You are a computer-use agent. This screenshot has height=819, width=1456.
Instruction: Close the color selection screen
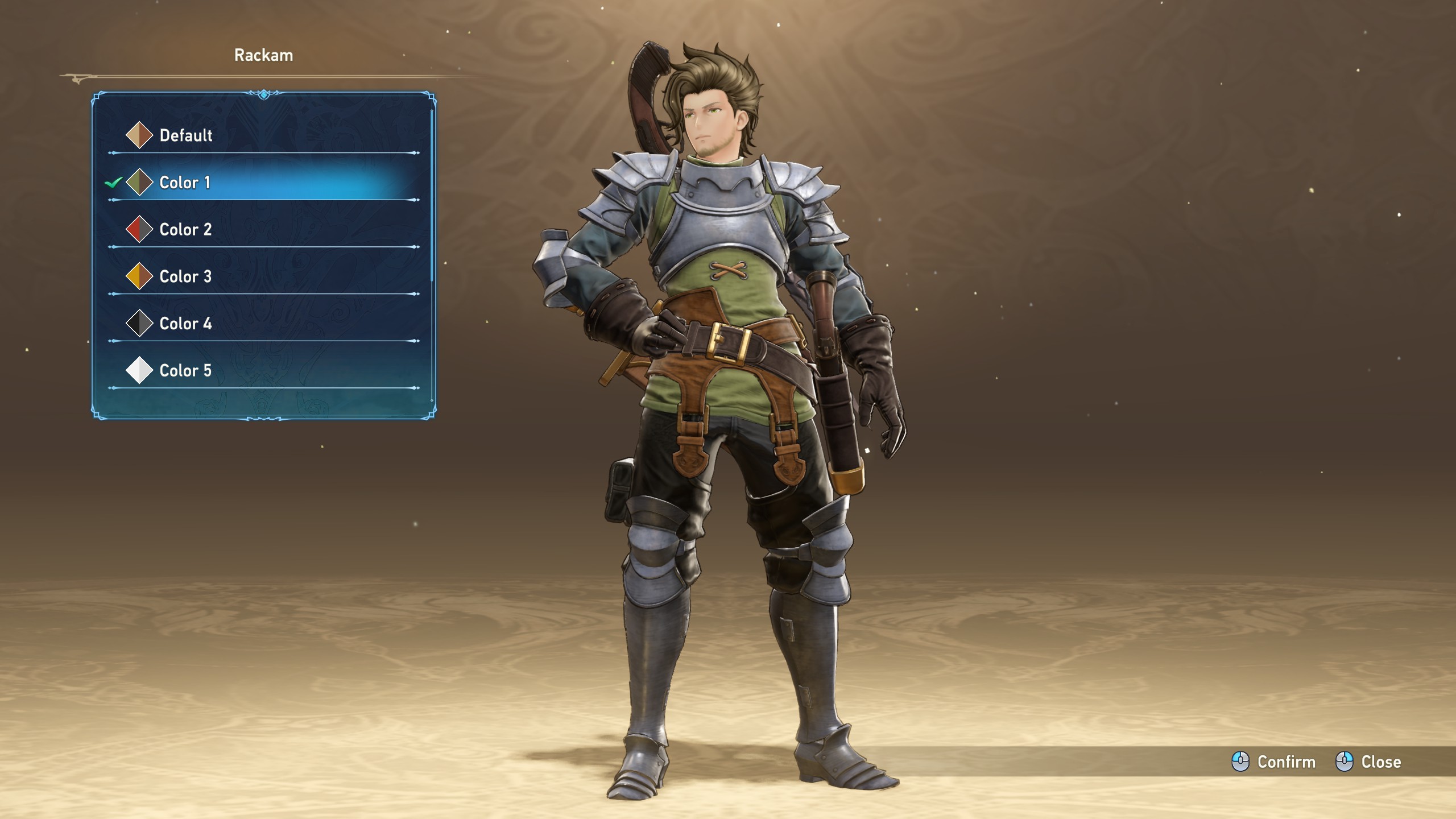(x=1368, y=762)
